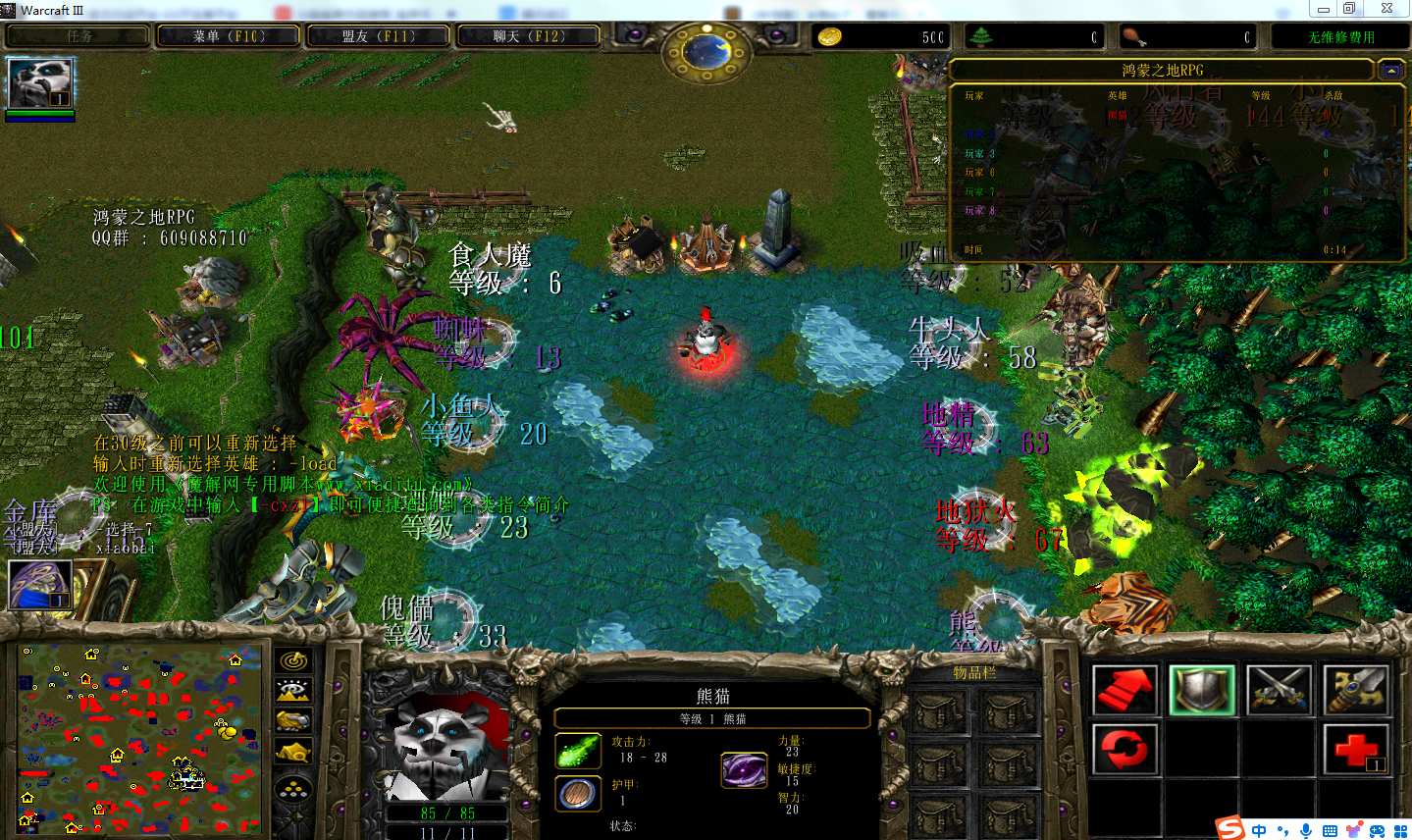Choose the shield Stop command

(x=1201, y=689)
